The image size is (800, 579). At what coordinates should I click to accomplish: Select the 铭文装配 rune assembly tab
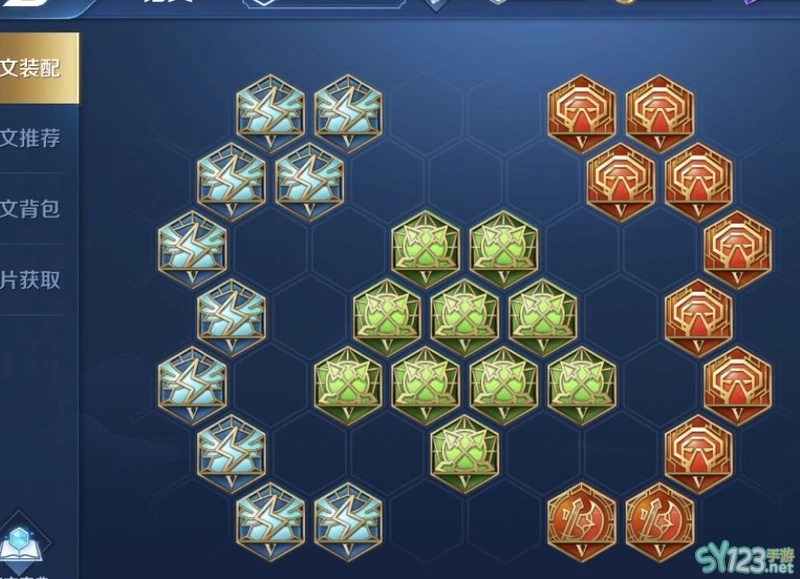32,68
